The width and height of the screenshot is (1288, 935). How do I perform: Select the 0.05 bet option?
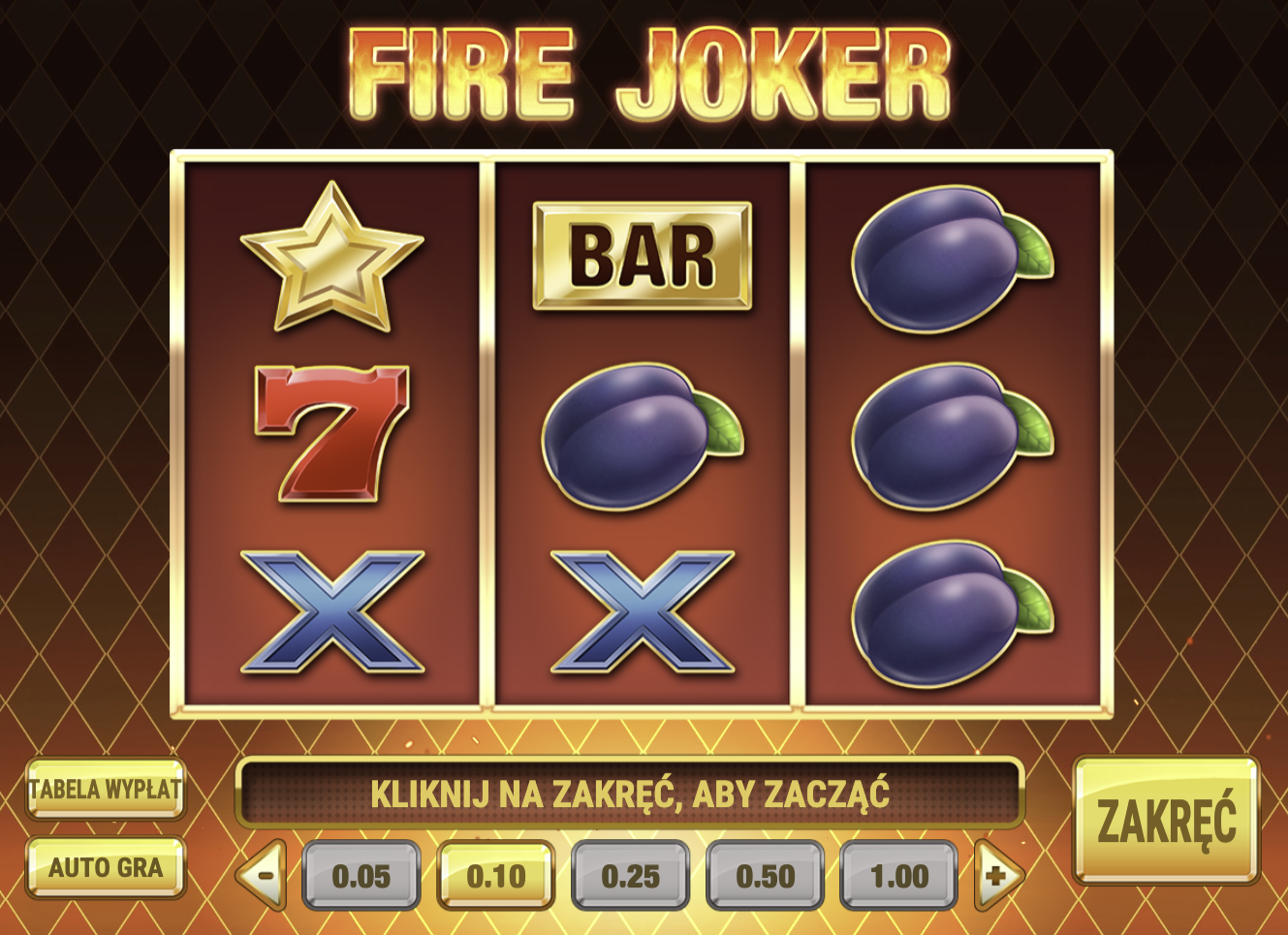click(361, 875)
